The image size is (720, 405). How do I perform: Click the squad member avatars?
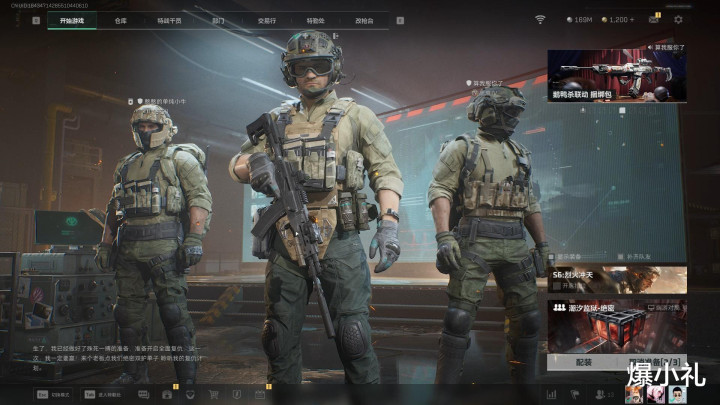pyautogui.click(x=654, y=394)
